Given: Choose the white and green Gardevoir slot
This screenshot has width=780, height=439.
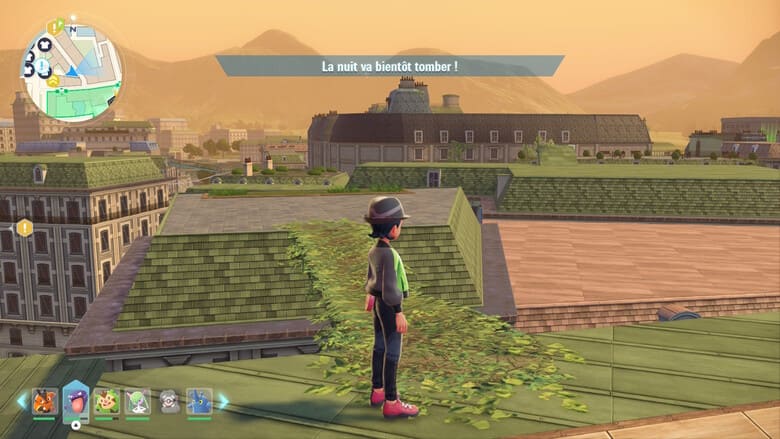Looking at the screenshot, I should point(138,402).
